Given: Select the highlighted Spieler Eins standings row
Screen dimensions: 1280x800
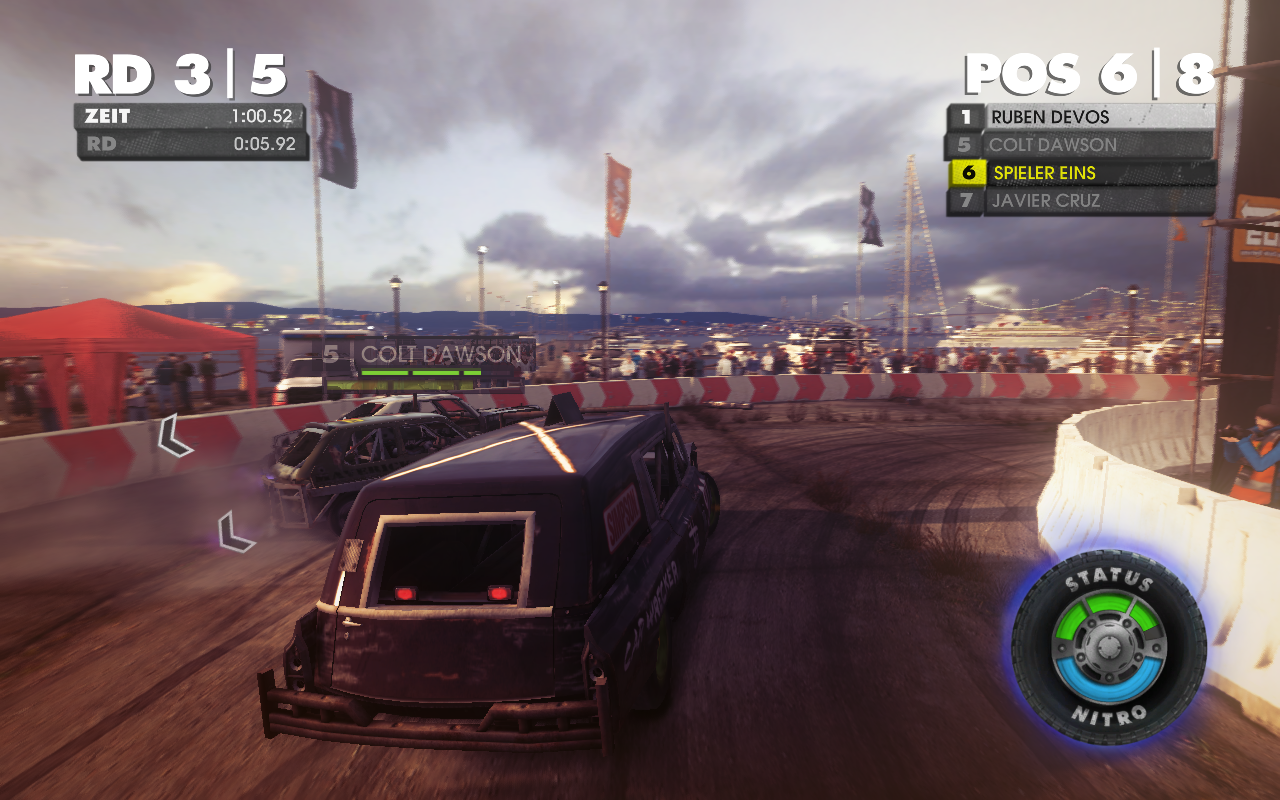Looking at the screenshot, I should (x=1080, y=173).
